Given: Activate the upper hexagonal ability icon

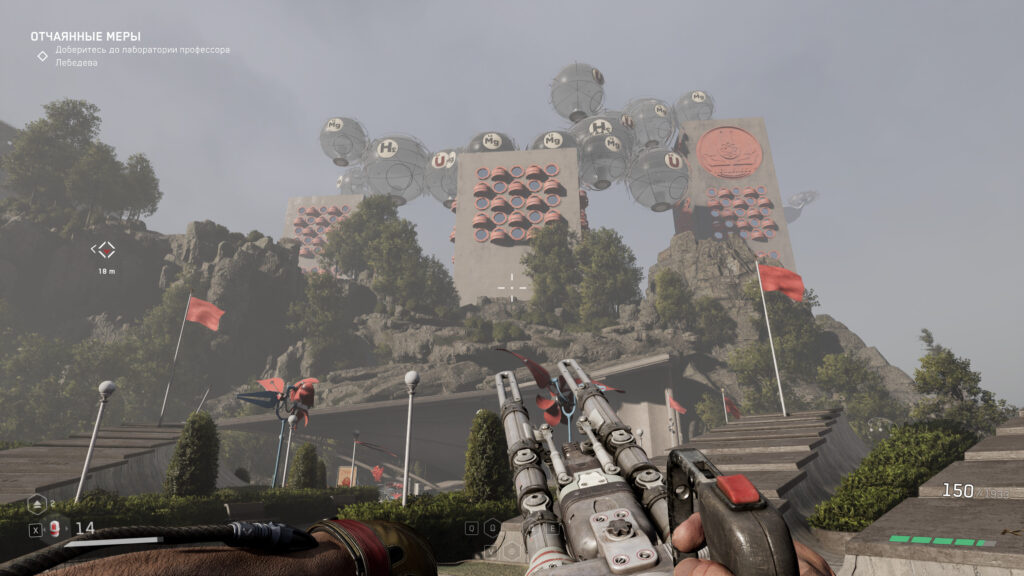Looking at the screenshot, I should click(492, 527).
